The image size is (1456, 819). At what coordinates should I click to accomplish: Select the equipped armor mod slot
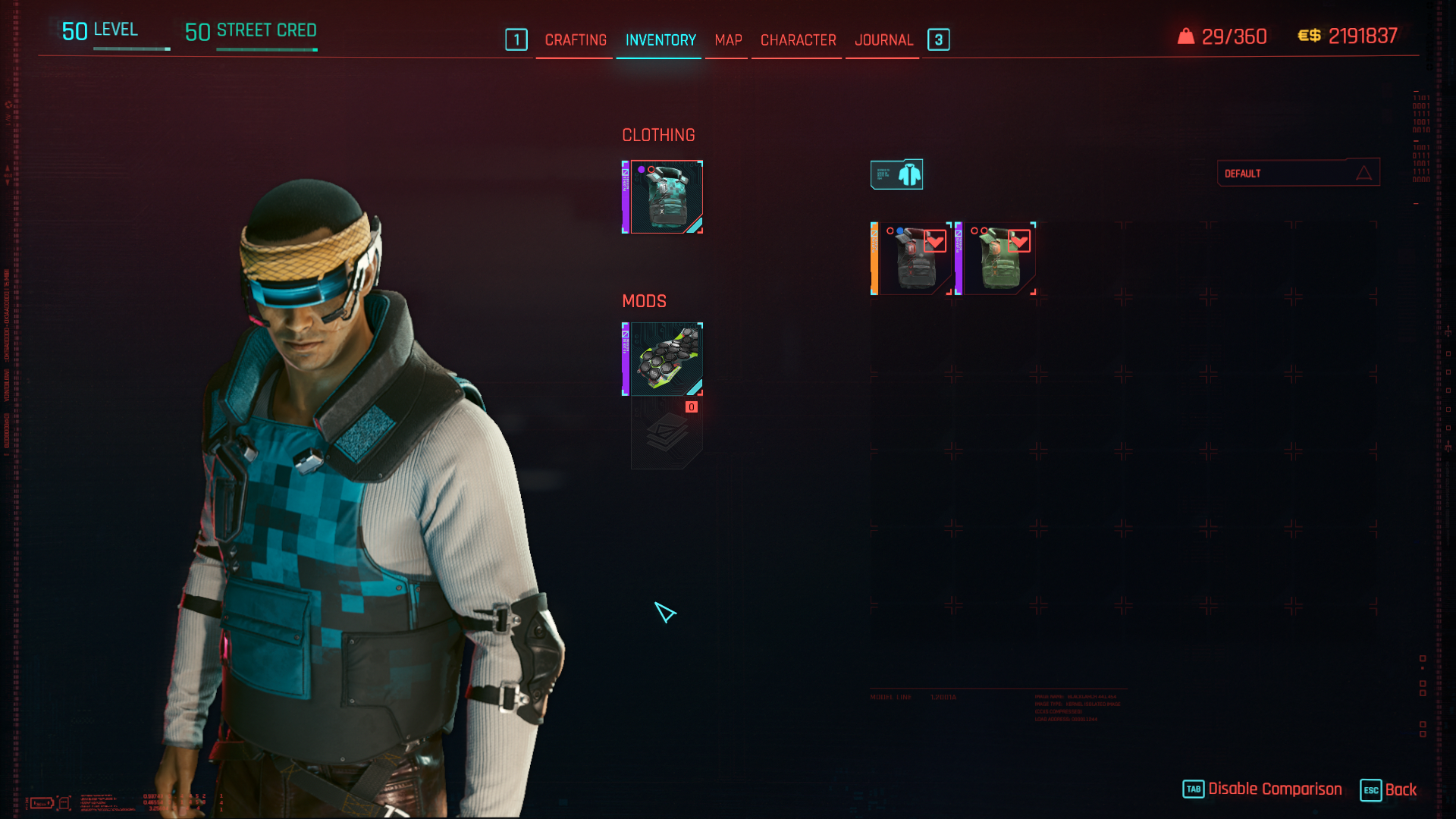coord(664,359)
